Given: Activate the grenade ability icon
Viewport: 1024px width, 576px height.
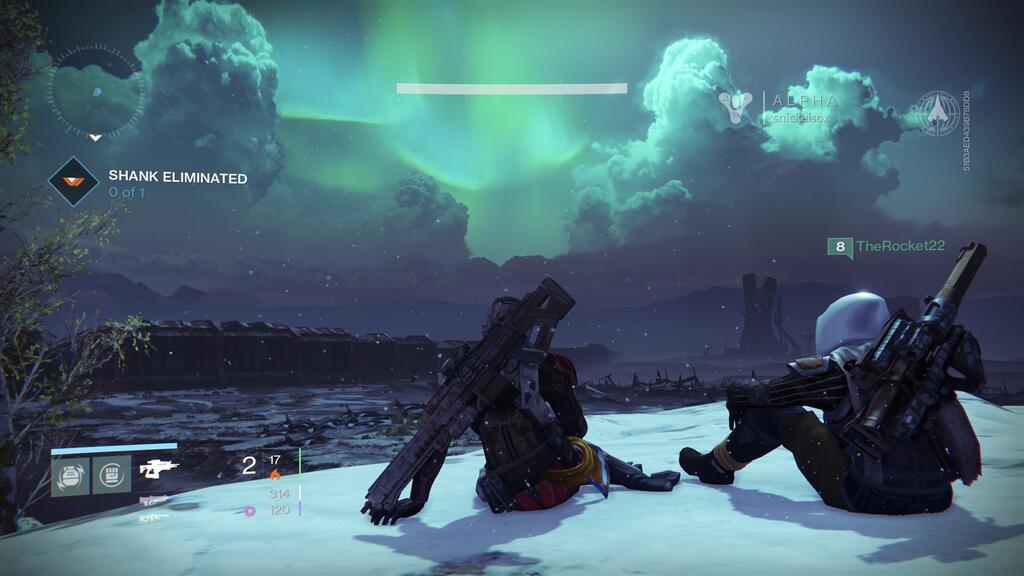Looking at the screenshot, I should click(x=70, y=476).
